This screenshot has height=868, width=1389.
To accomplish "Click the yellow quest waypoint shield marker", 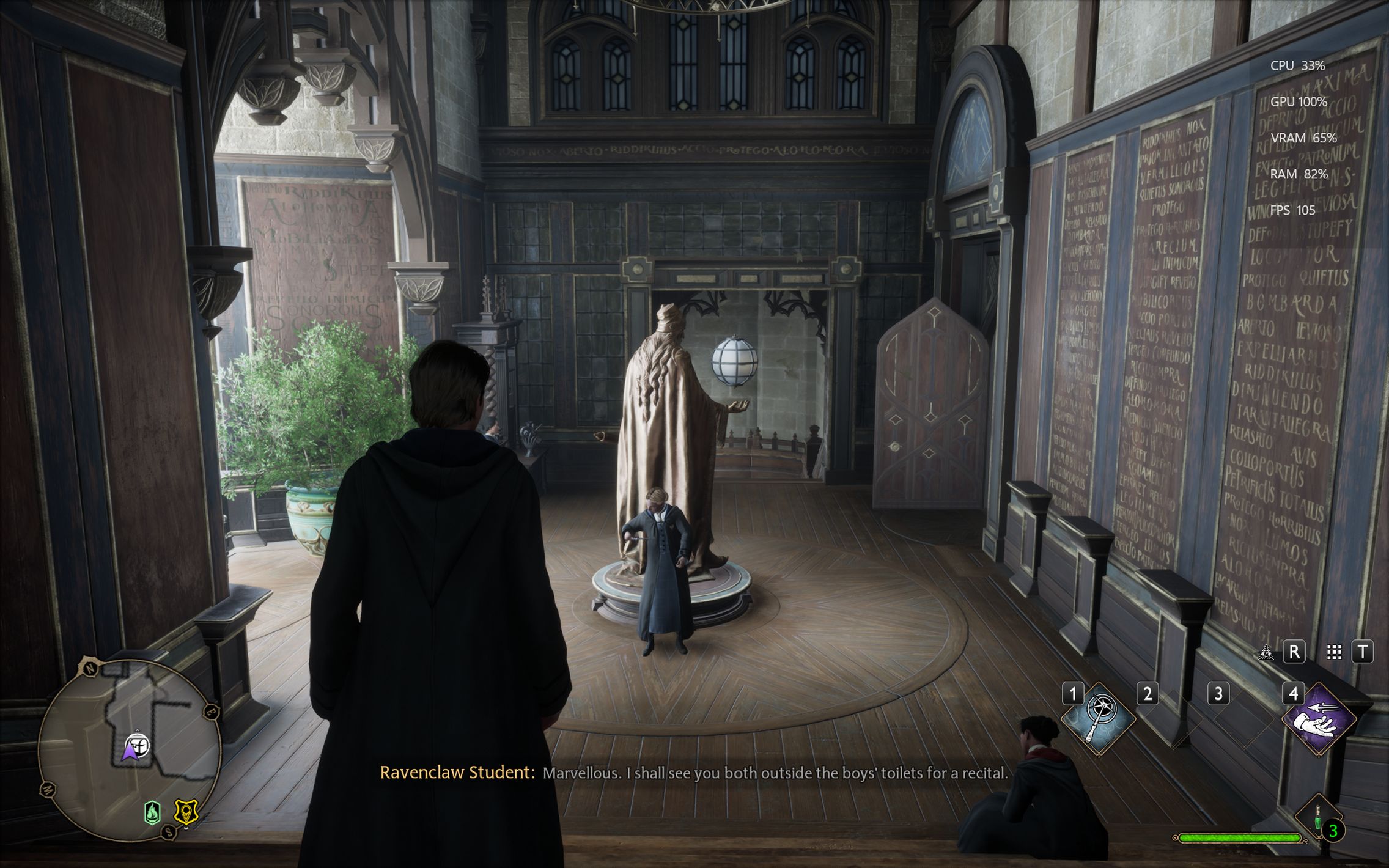I will pyautogui.click(x=185, y=812).
